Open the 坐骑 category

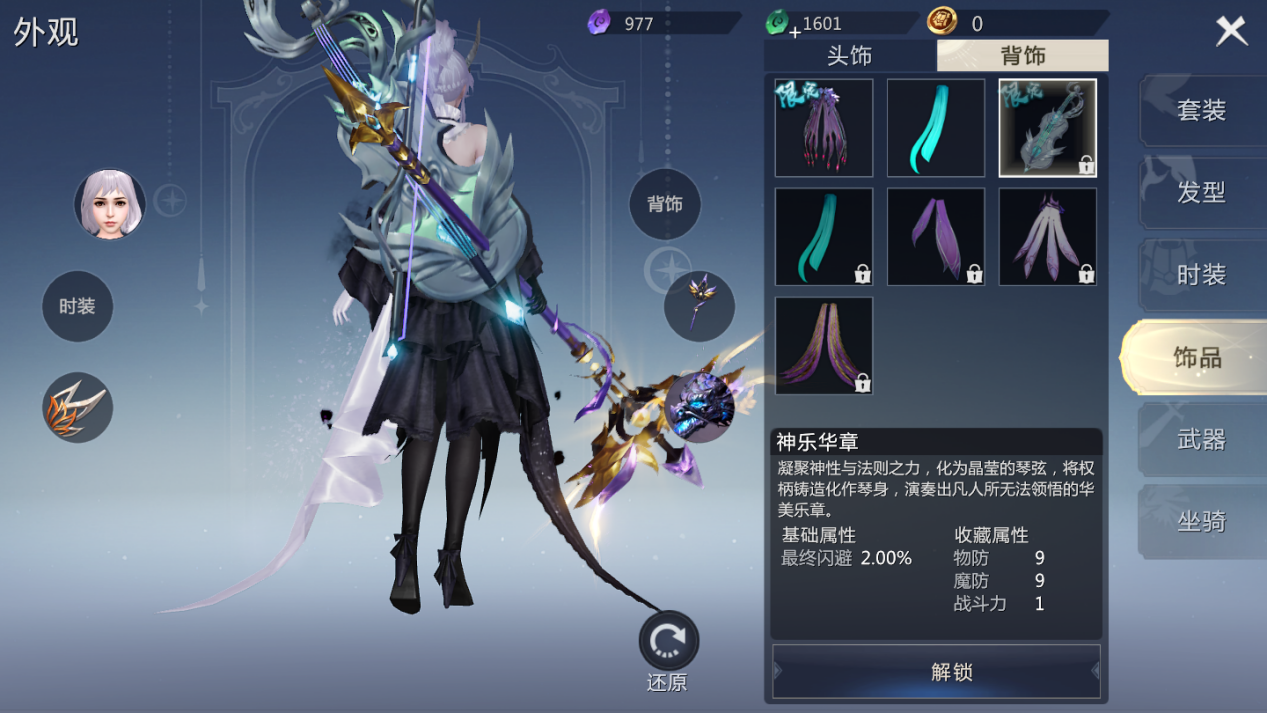pos(1200,521)
